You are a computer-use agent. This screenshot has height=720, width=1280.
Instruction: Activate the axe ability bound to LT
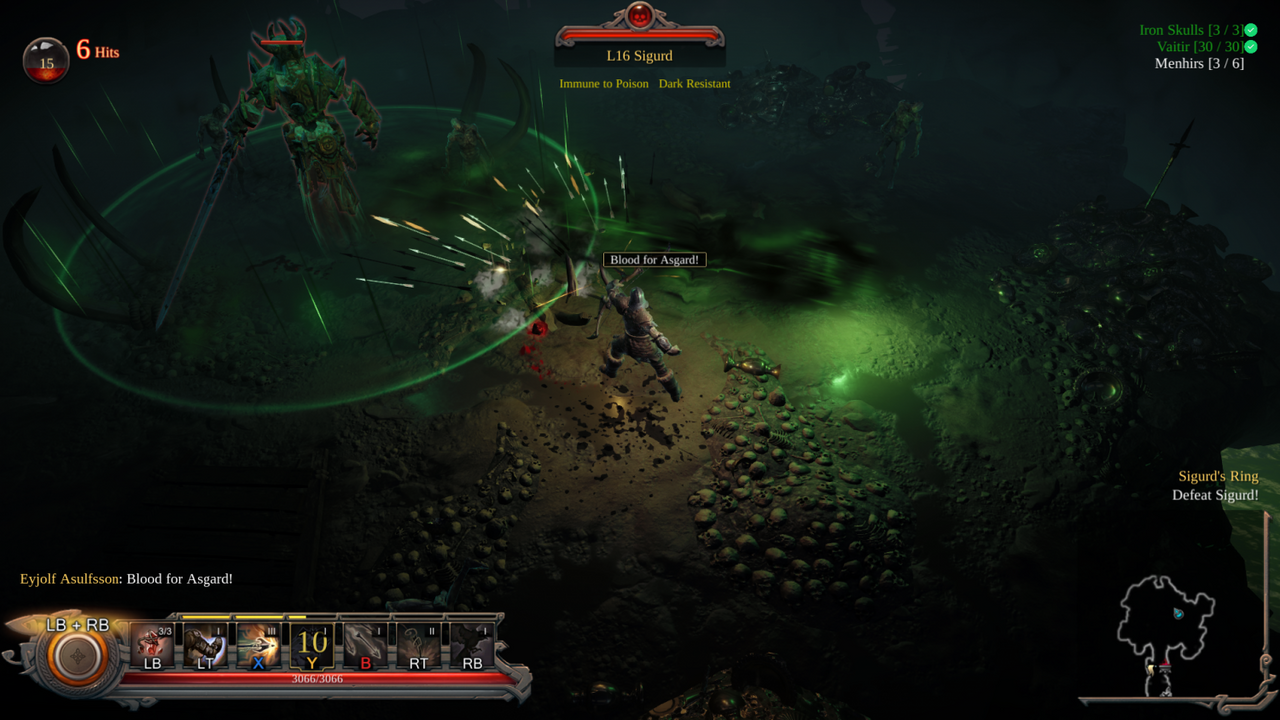point(207,640)
